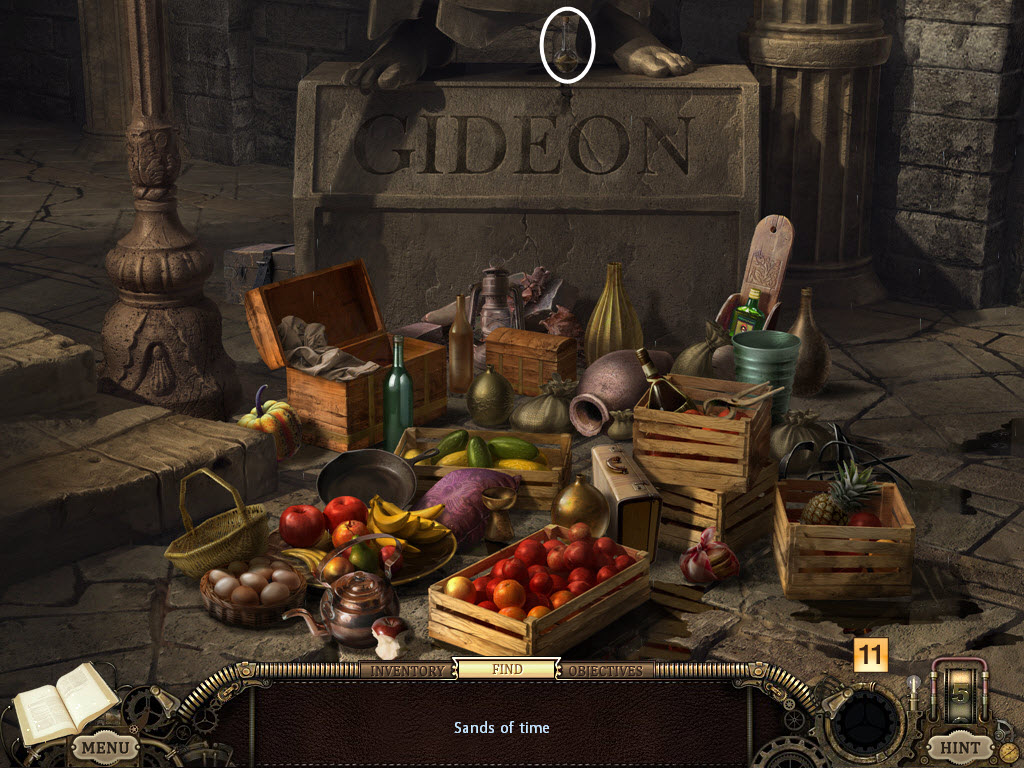Use the HINT button
The width and height of the screenshot is (1024, 768).
pos(958,746)
